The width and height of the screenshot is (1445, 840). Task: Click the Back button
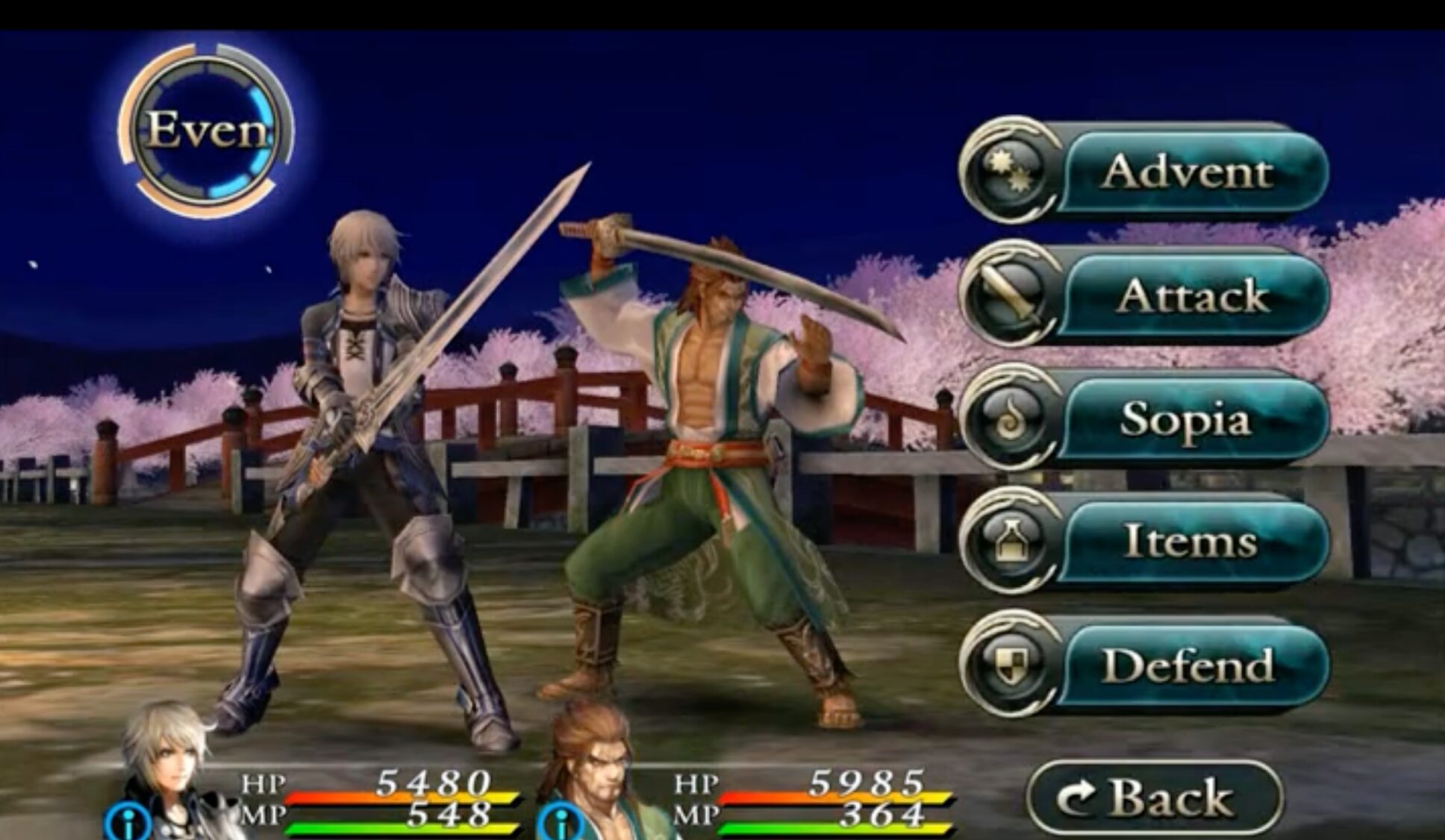coord(1154,797)
